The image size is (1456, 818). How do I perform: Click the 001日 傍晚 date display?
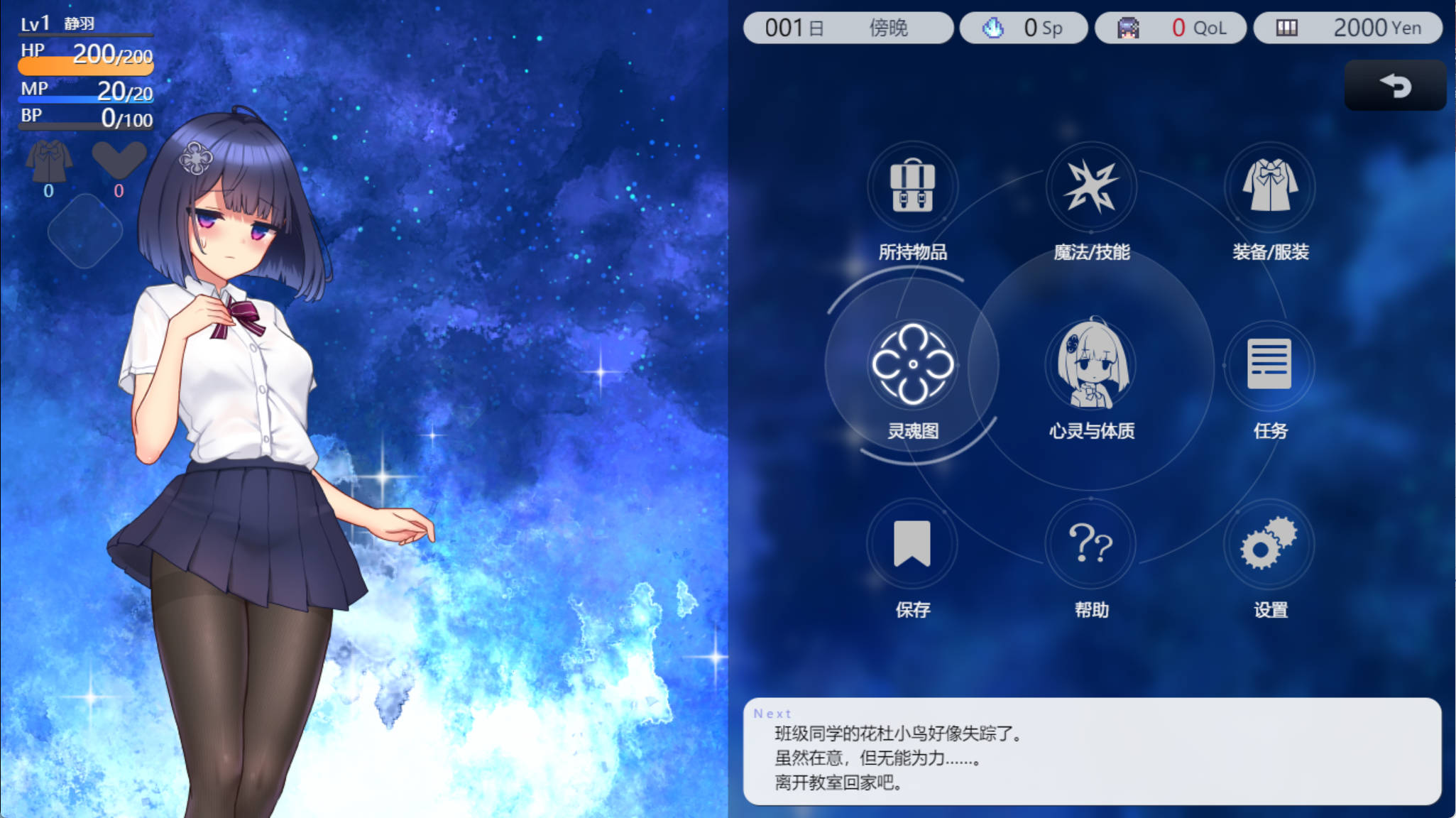(848, 27)
